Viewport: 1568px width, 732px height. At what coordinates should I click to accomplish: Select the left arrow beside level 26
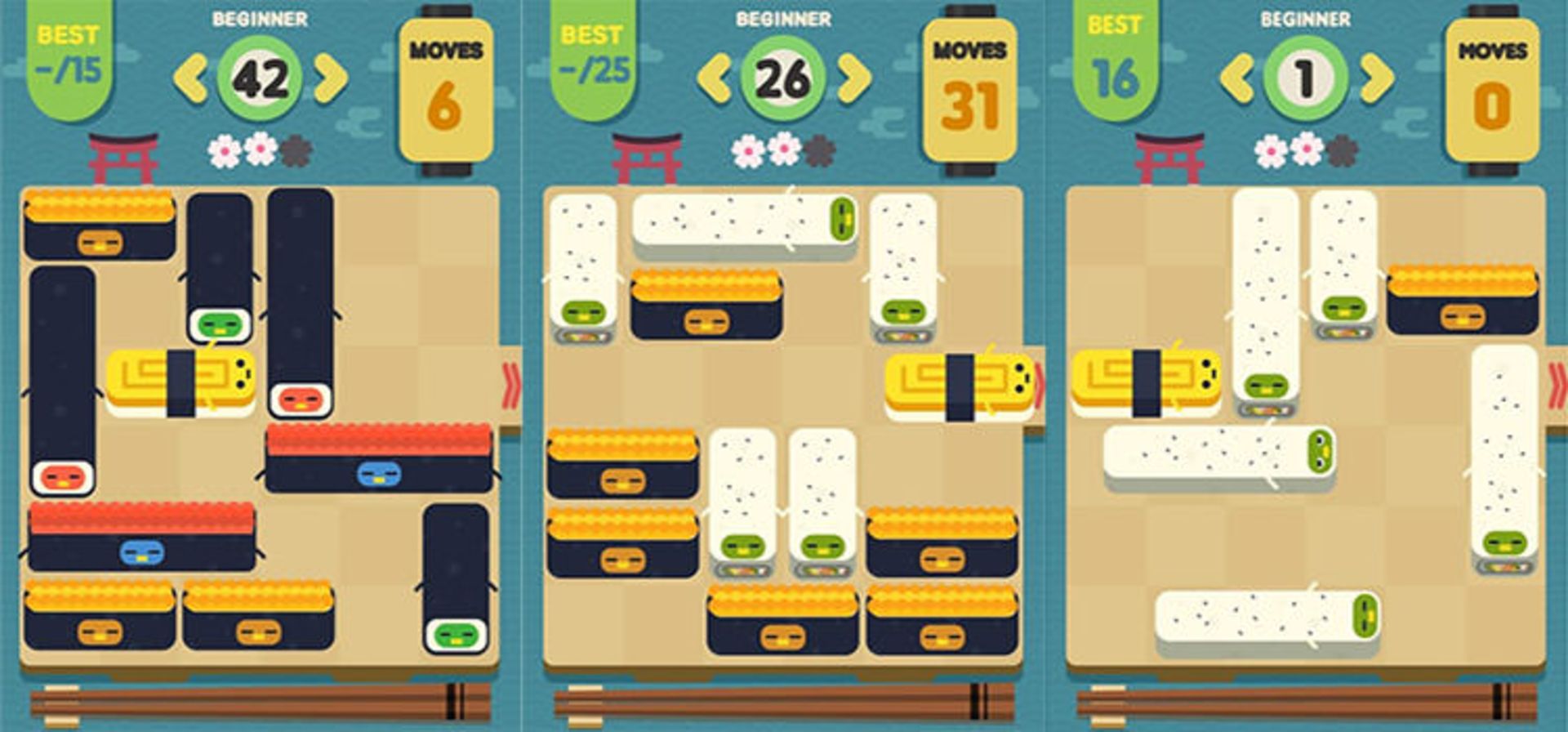click(x=713, y=79)
